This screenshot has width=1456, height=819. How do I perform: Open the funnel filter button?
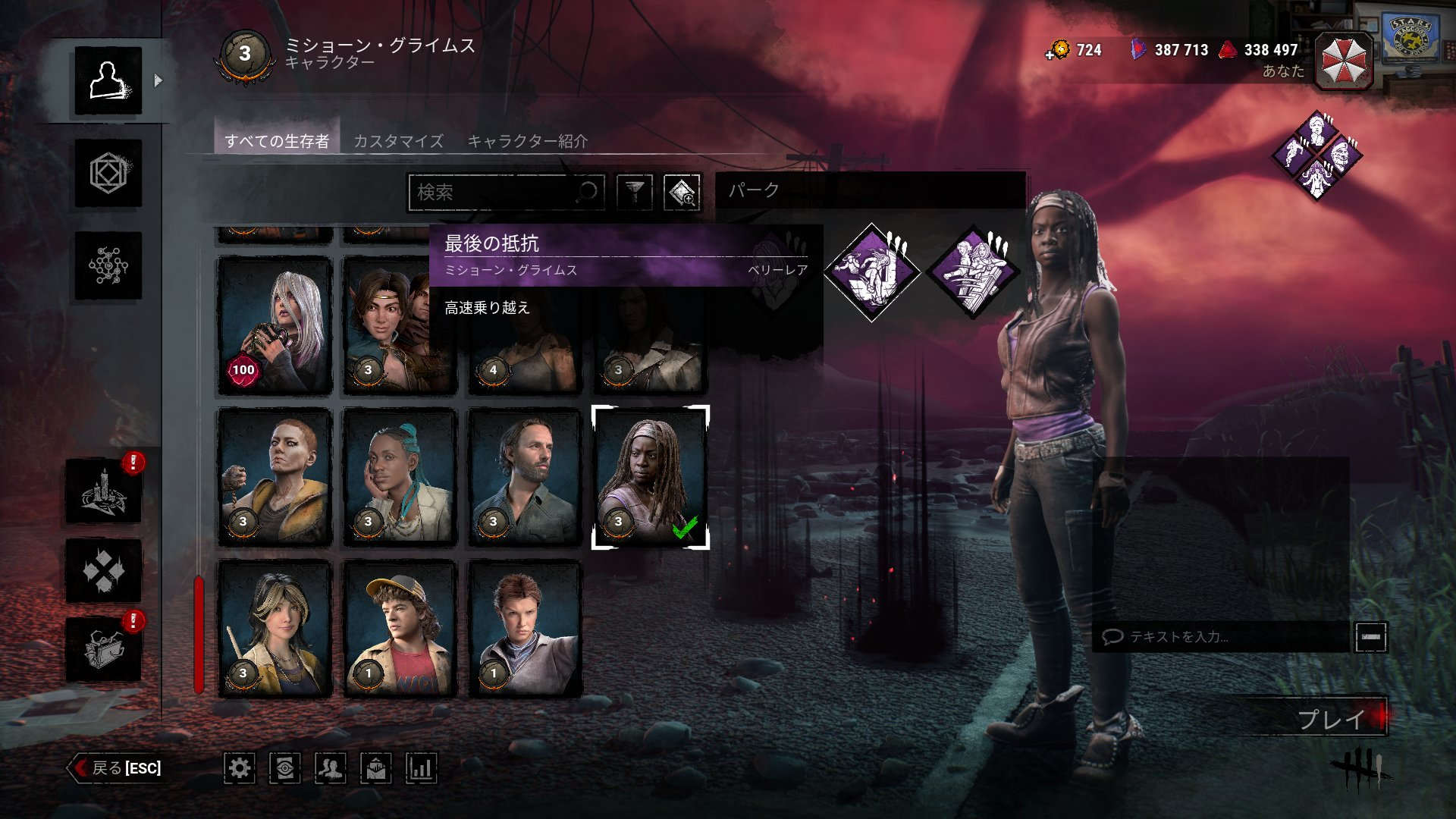coord(635,192)
